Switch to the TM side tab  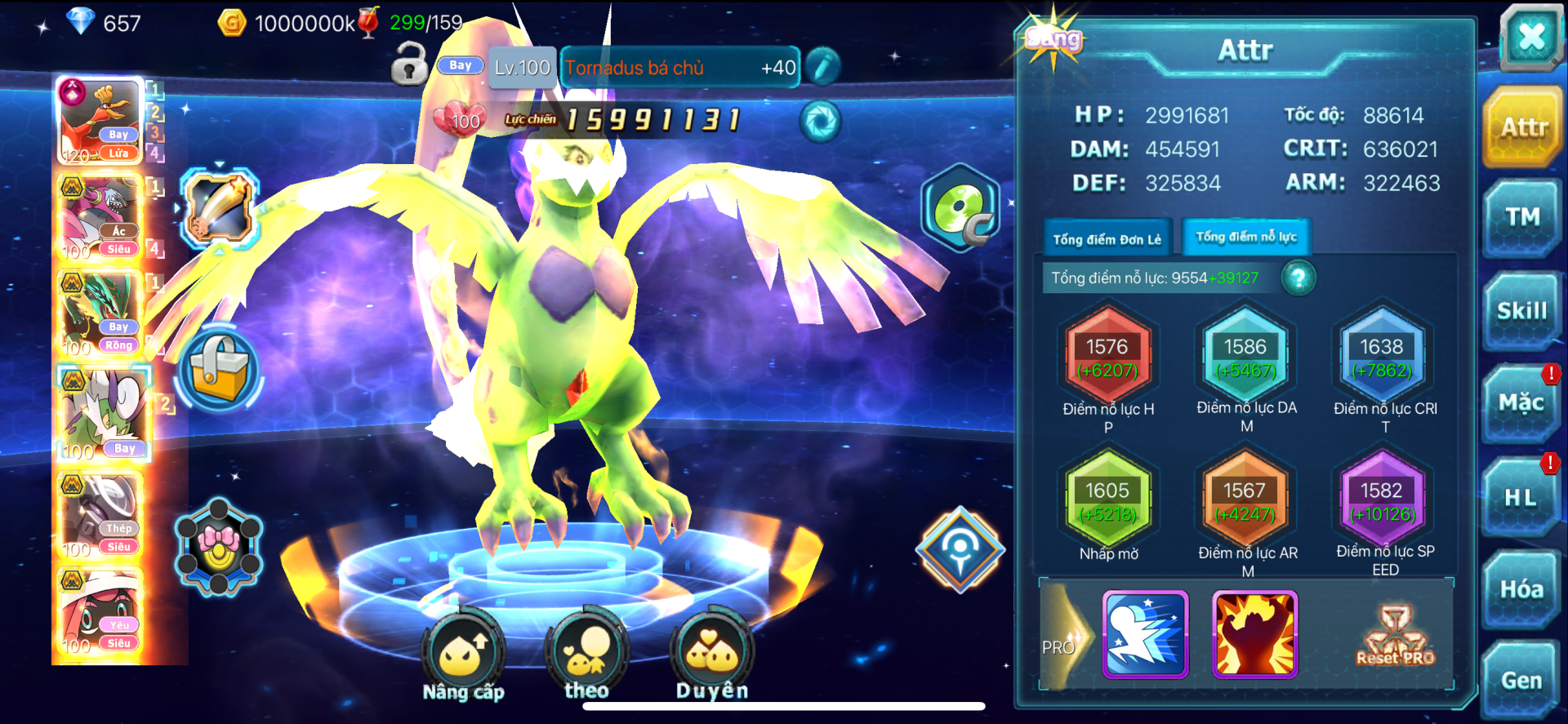(x=1522, y=218)
